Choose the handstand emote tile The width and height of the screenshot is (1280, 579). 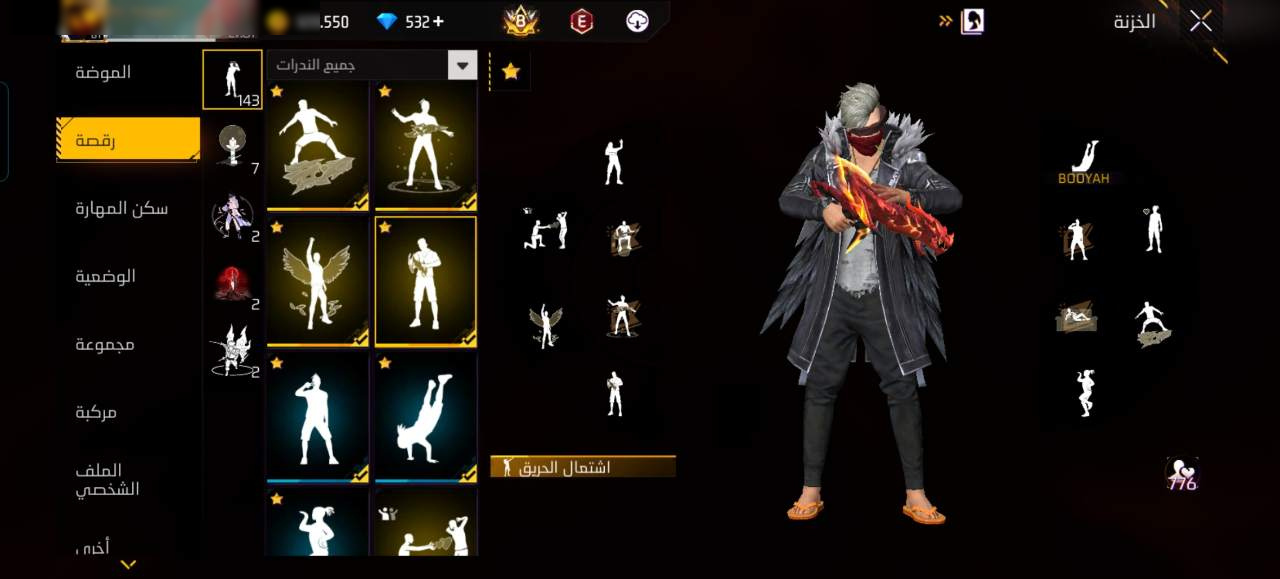click(426, 416)
